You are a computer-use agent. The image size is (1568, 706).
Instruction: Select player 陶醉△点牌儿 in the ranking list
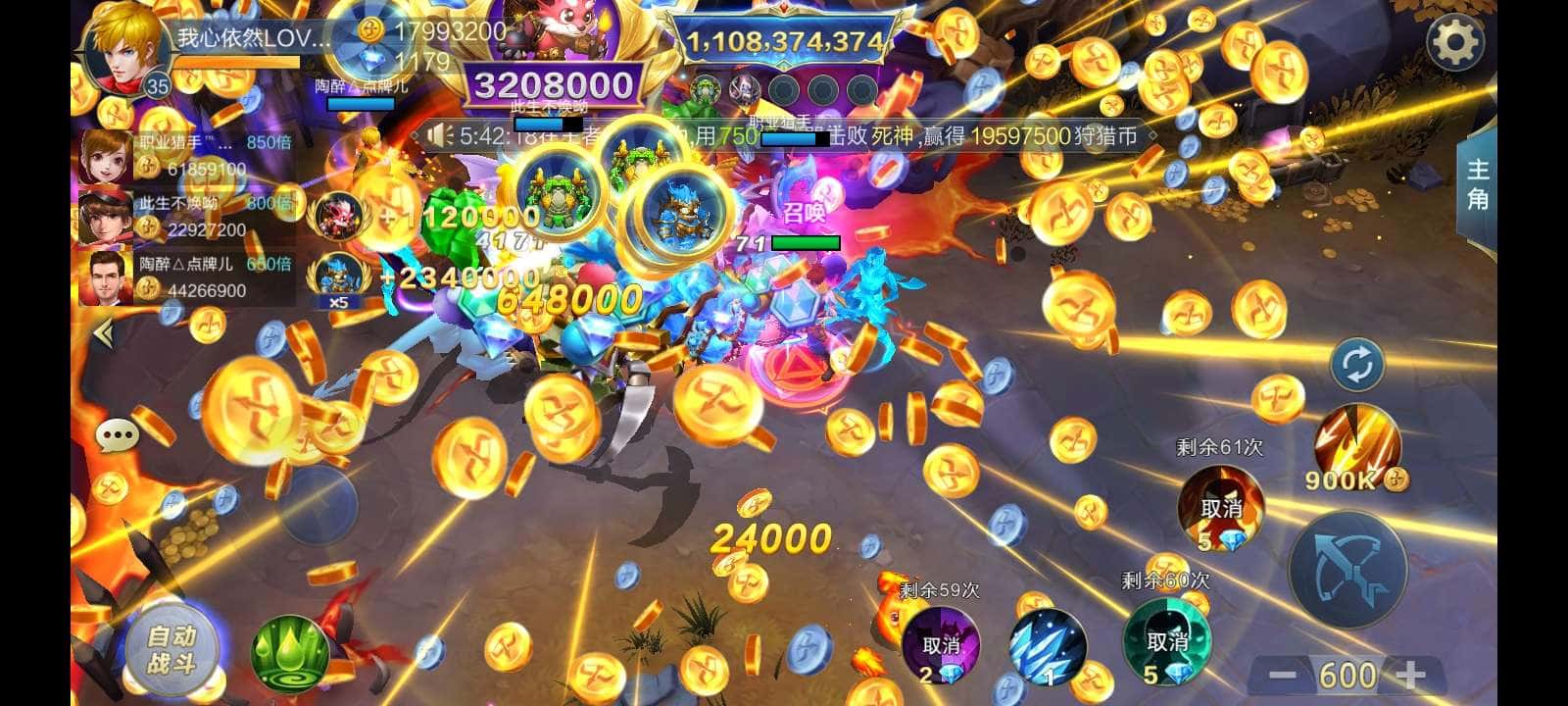pos(186,277)
